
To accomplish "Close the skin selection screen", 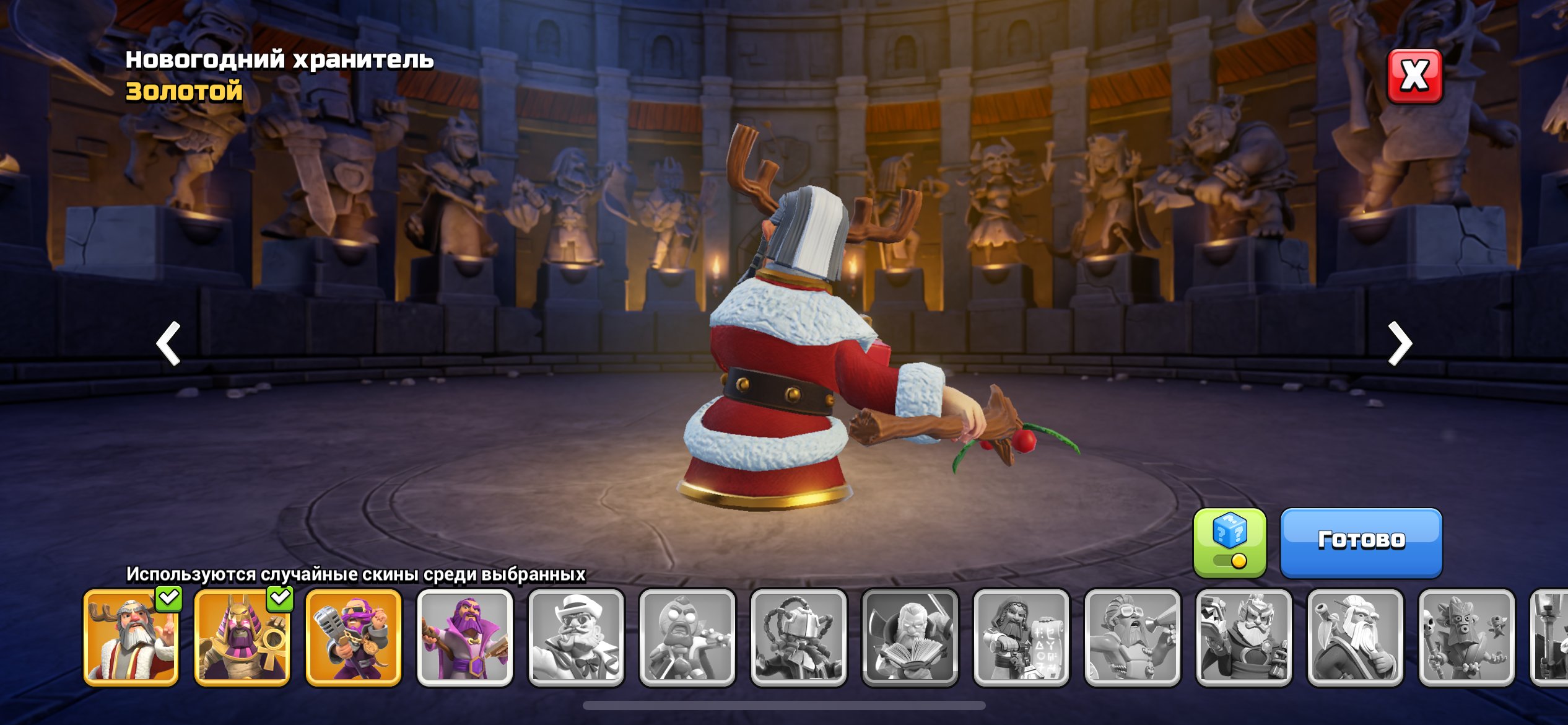I will click(x=1414, y=76).
